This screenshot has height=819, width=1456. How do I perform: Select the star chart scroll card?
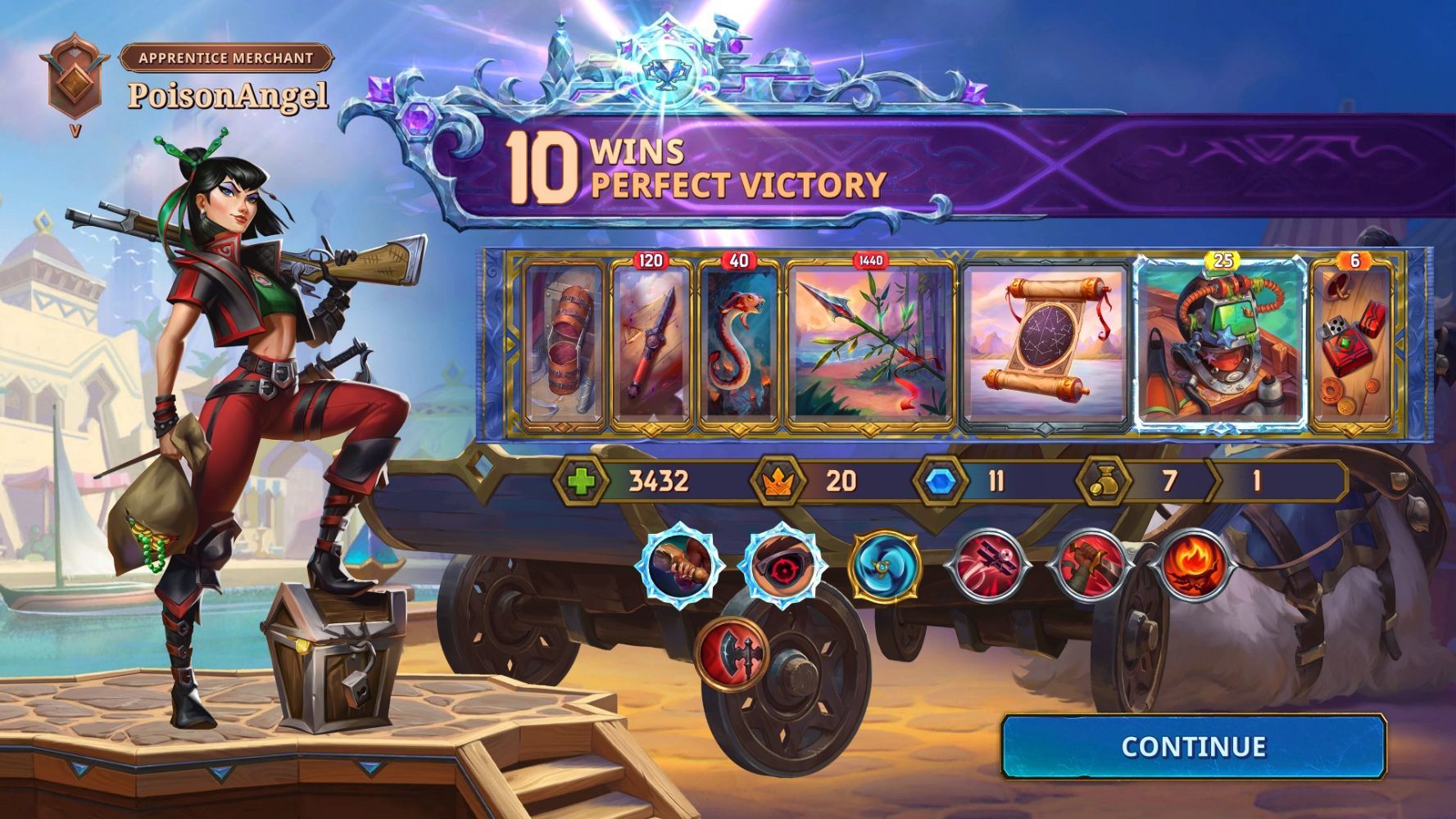(1046, 344)
